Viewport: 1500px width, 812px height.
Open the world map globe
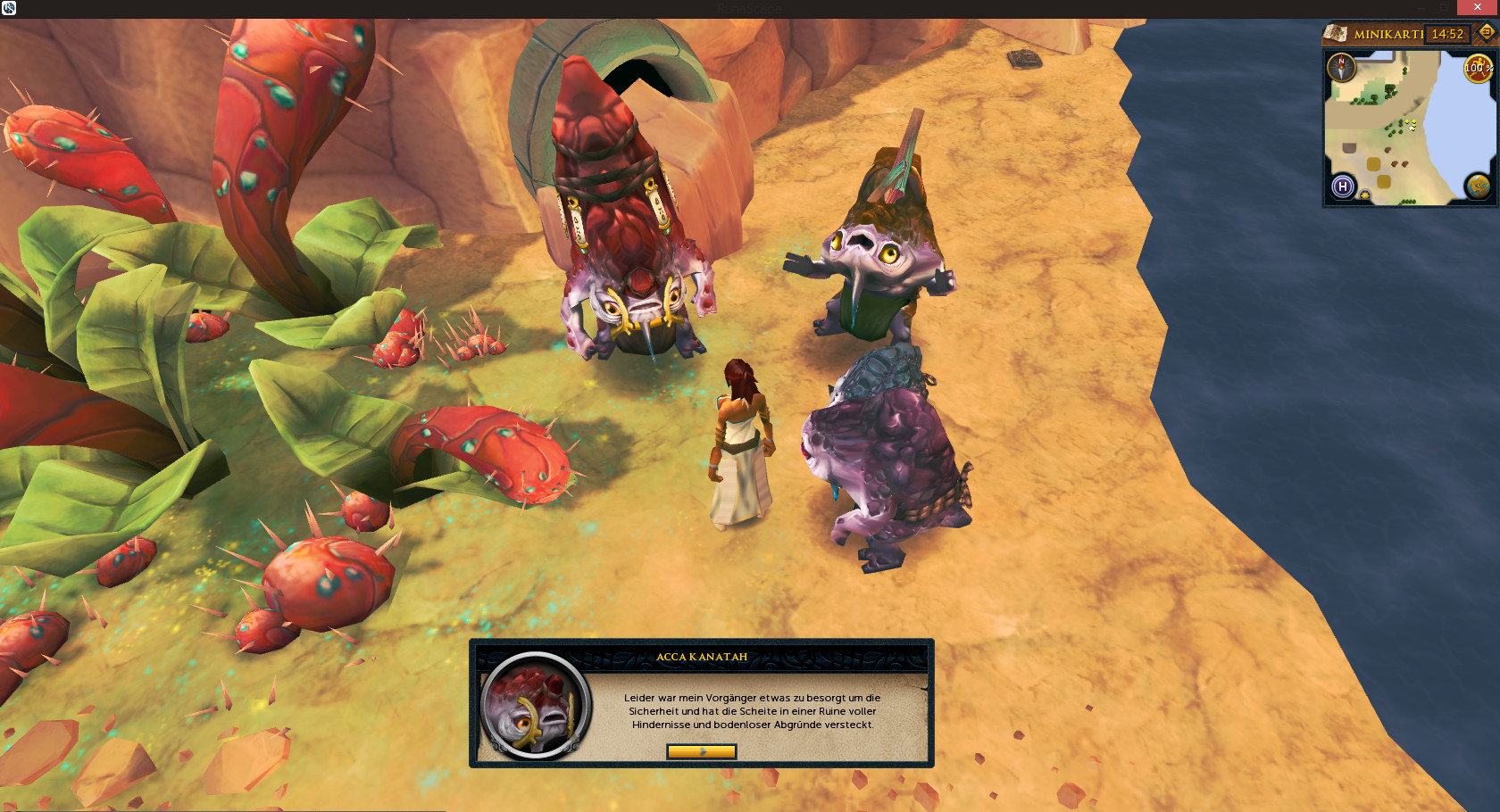1478,186
